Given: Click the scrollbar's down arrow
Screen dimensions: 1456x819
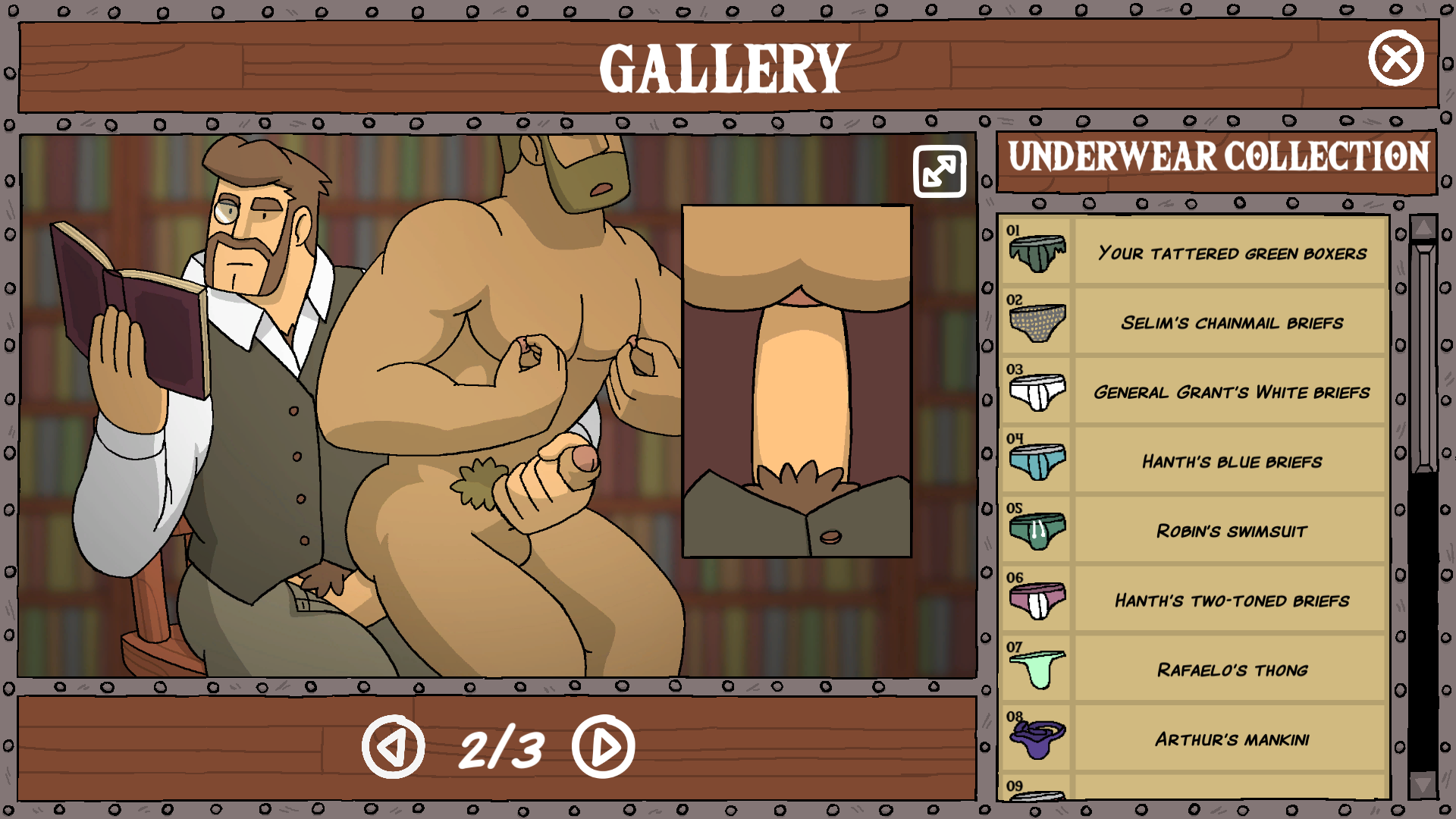Looking at the screenshot, I should point(1423,784).
